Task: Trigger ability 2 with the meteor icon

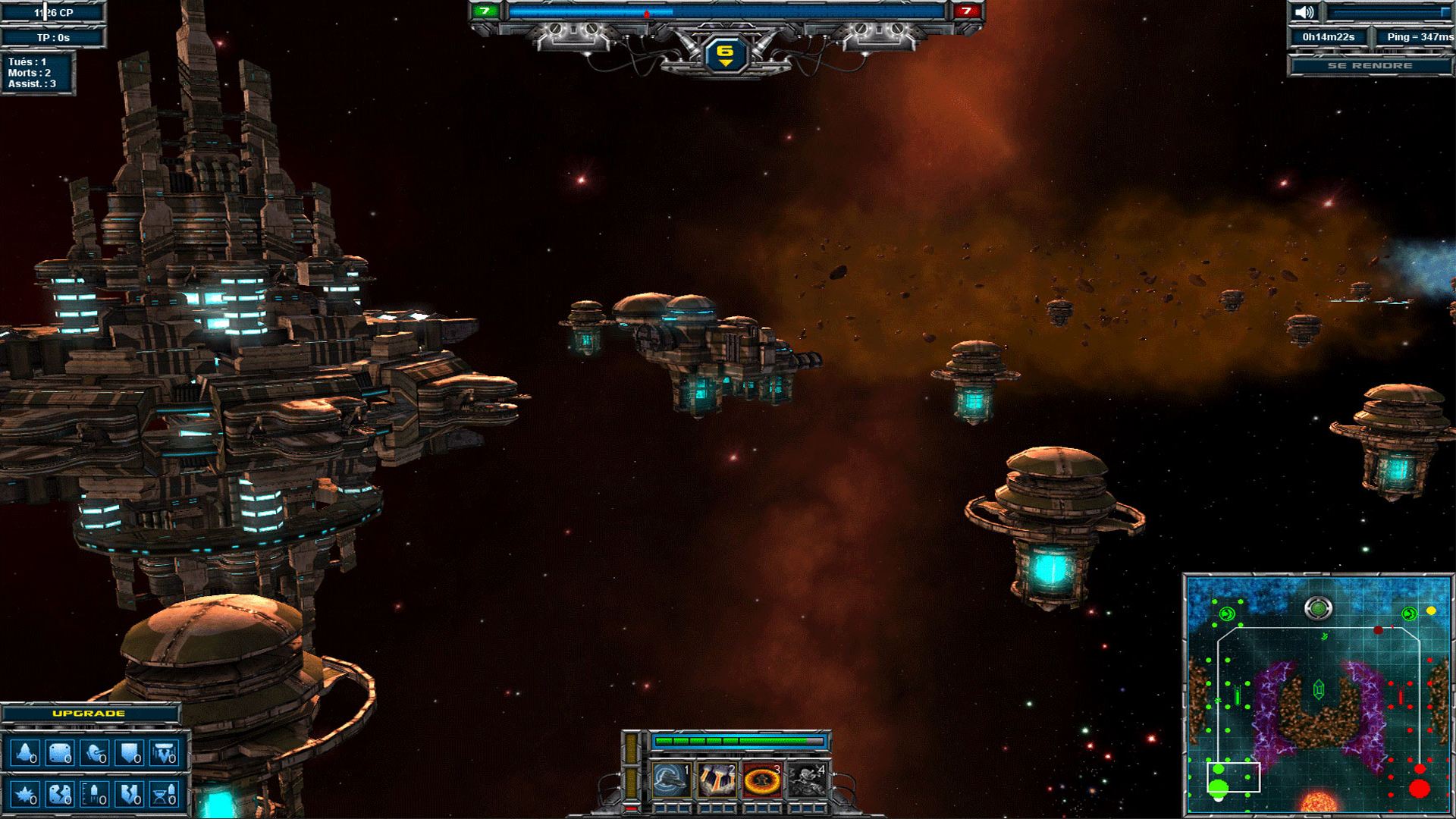Action: [717, 780]
